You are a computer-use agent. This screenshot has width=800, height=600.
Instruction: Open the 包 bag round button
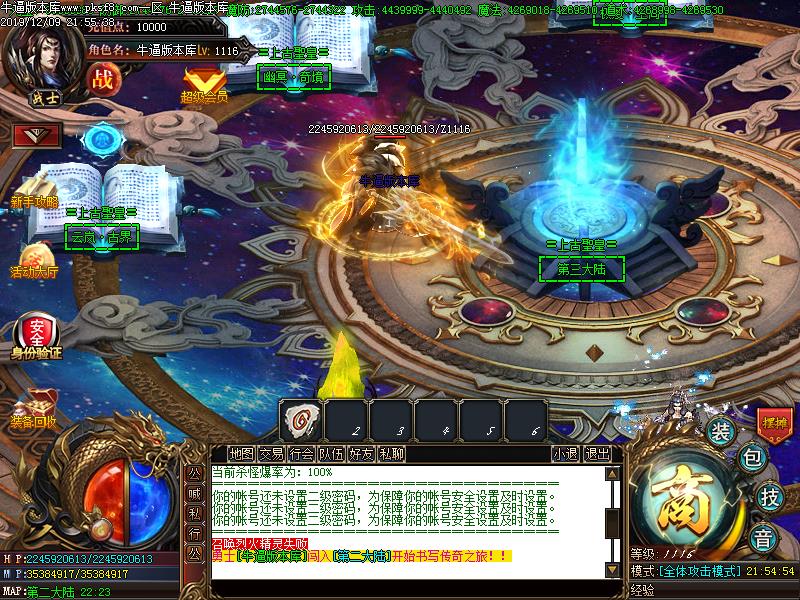(752, 459)
